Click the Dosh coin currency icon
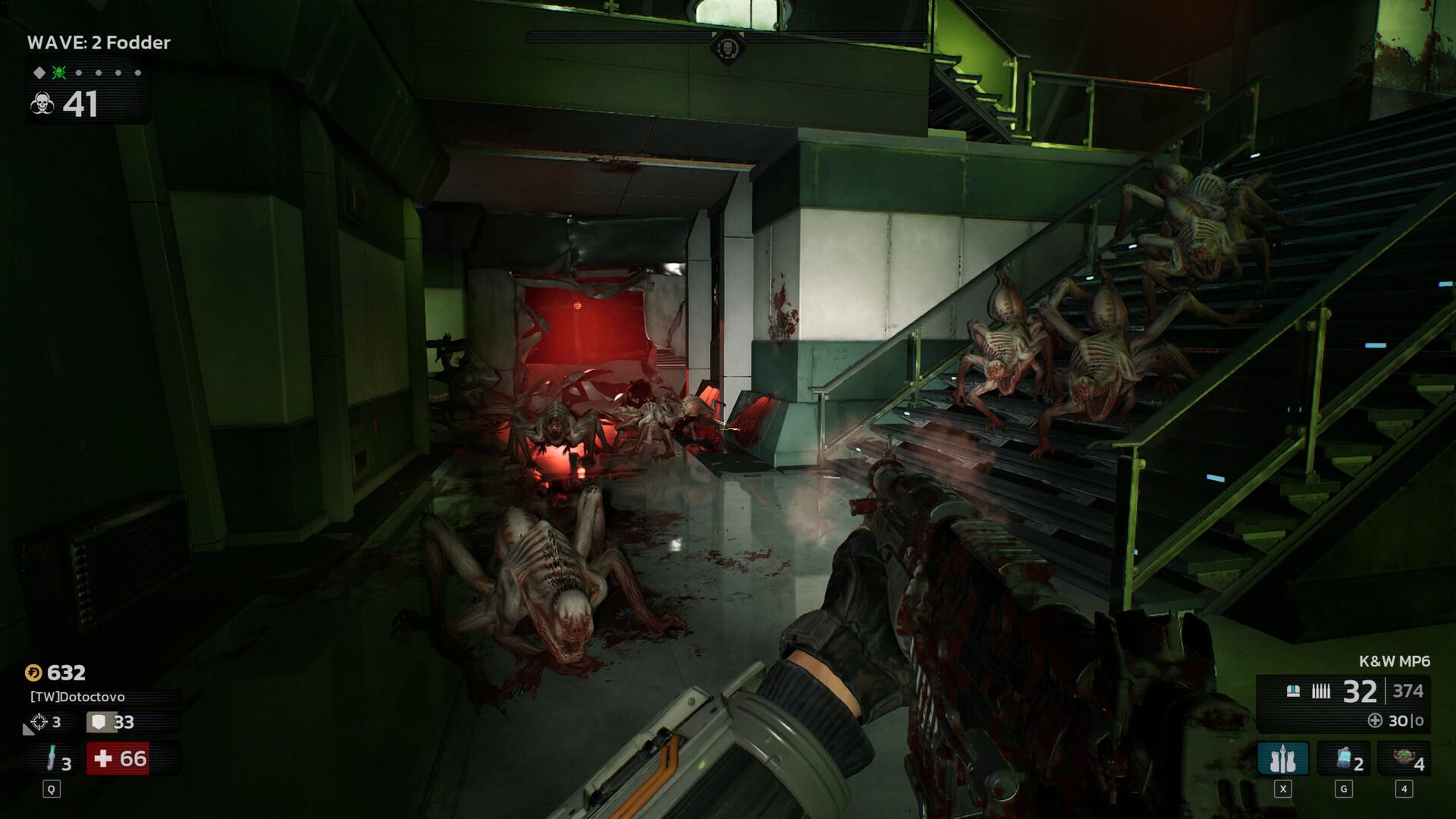Viewport: 1456px width, 819px height. pyautogui.click(x=33, y=673)
